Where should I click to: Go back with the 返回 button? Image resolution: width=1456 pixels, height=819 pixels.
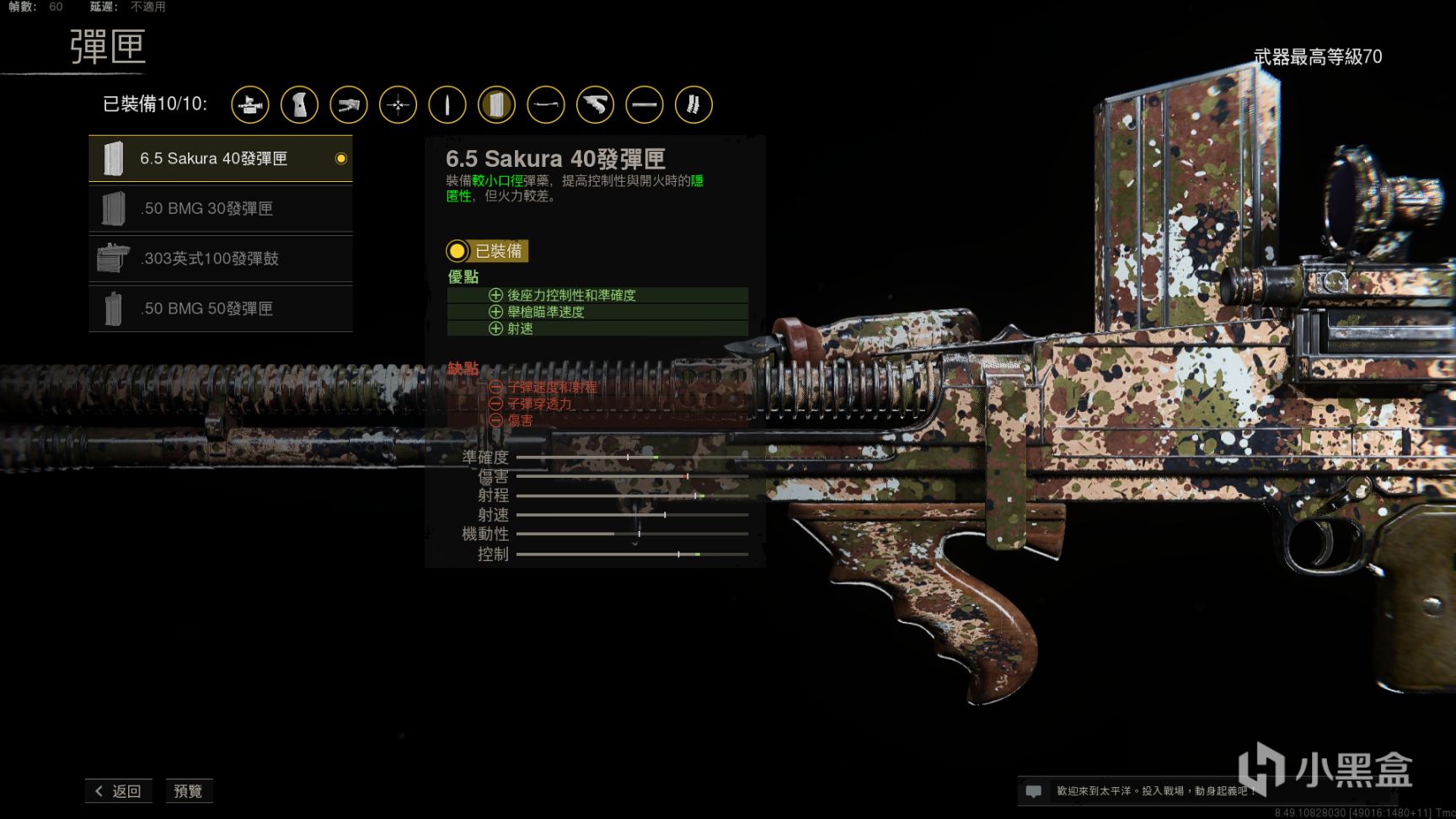tap(118, 791)
